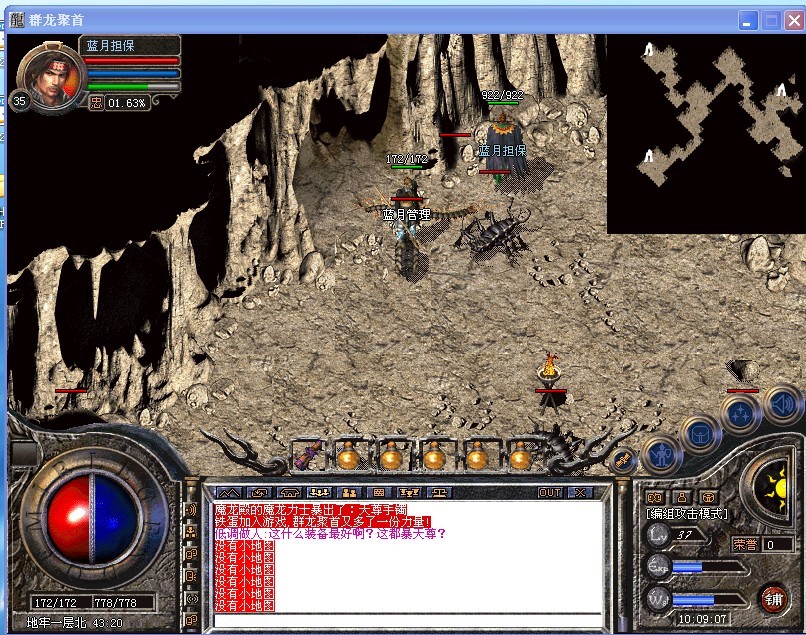Close the window from the title bar
The width and height of the screenshot is (806, 635).
click(x=793, y=20)
